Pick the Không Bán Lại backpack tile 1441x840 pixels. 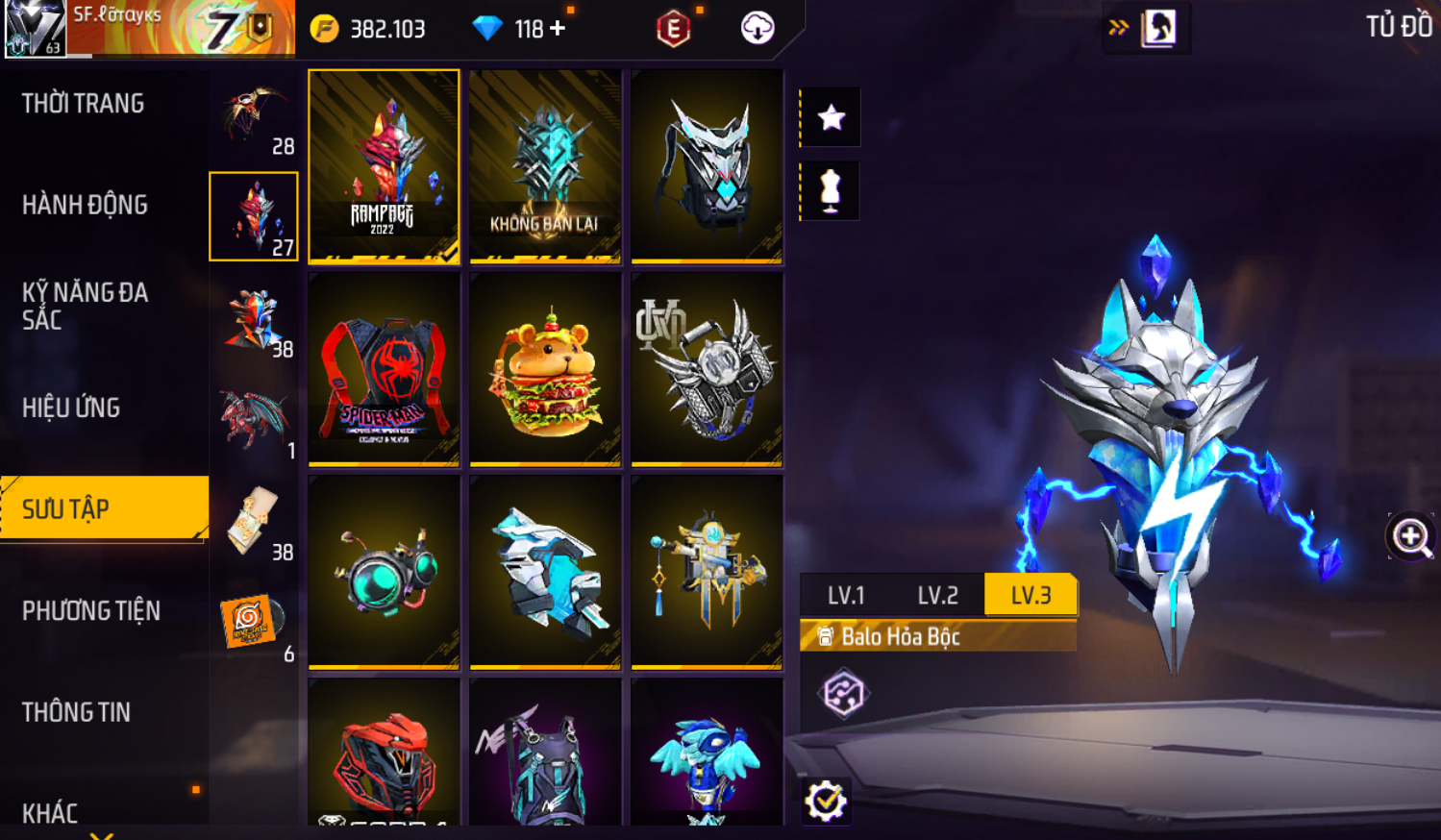coord(545,166)
